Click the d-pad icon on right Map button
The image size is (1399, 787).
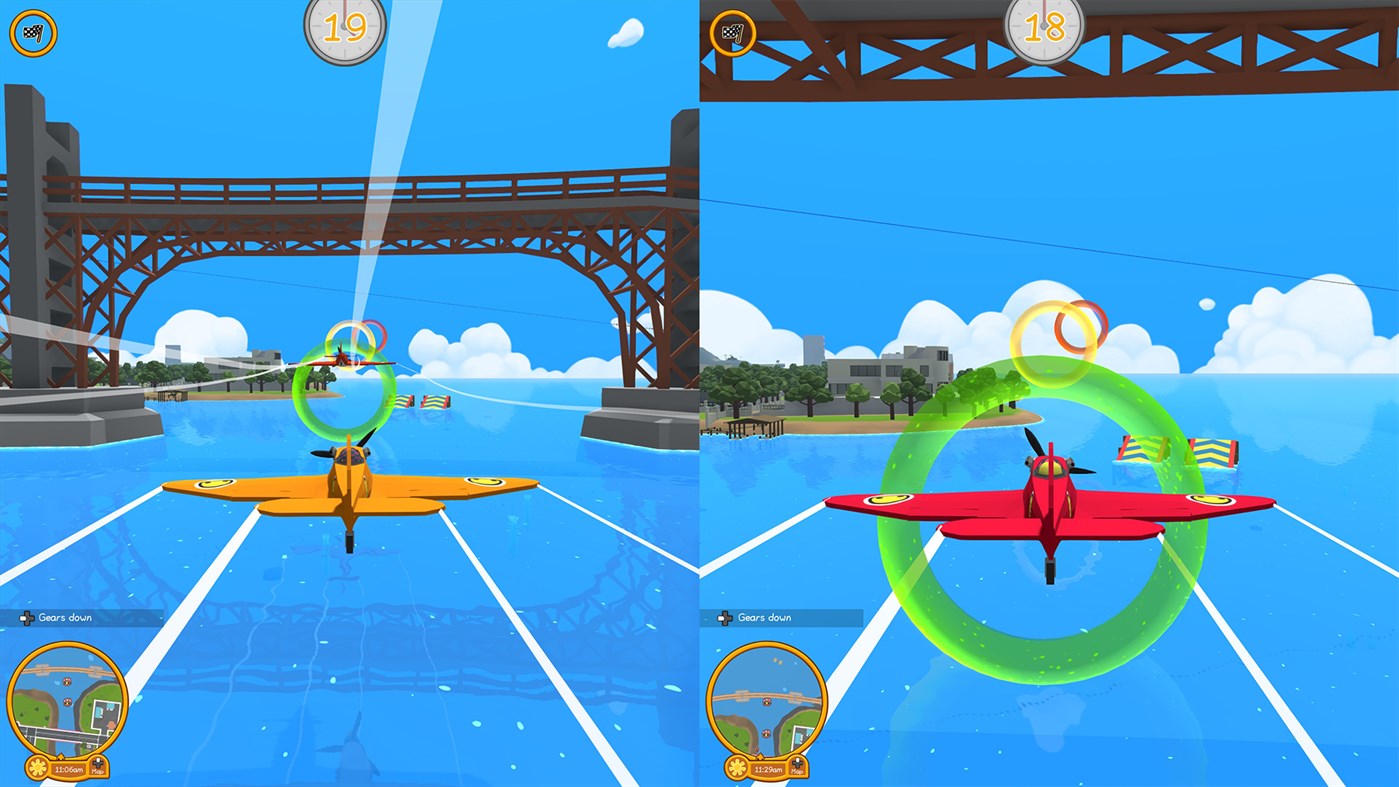point(797,762)
